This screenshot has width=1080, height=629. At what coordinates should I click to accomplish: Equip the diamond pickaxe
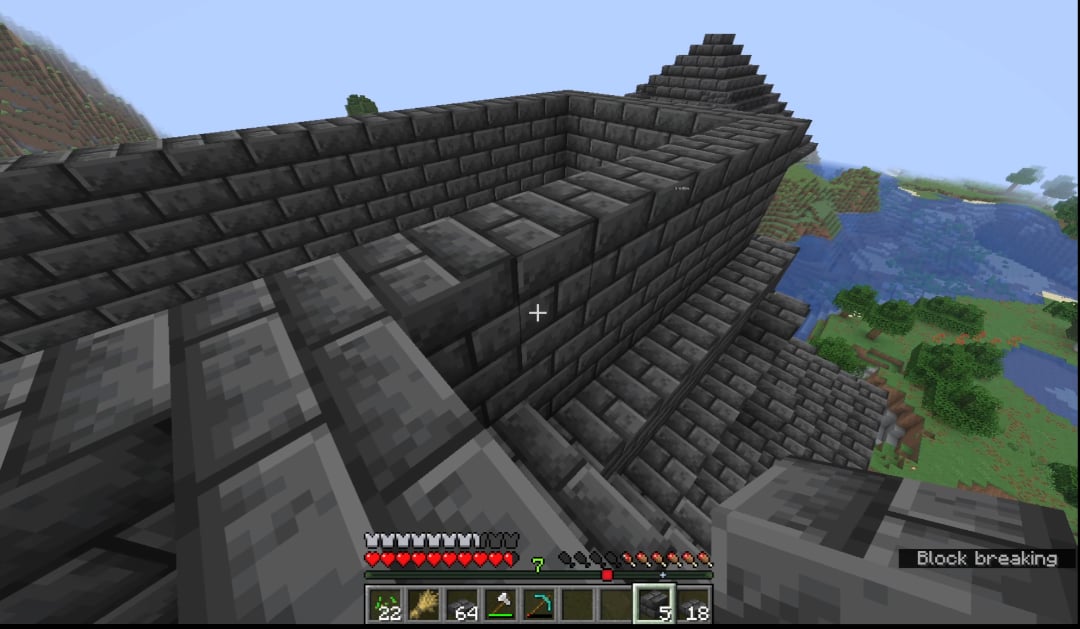pyautogui.click(x=538, y=605)
